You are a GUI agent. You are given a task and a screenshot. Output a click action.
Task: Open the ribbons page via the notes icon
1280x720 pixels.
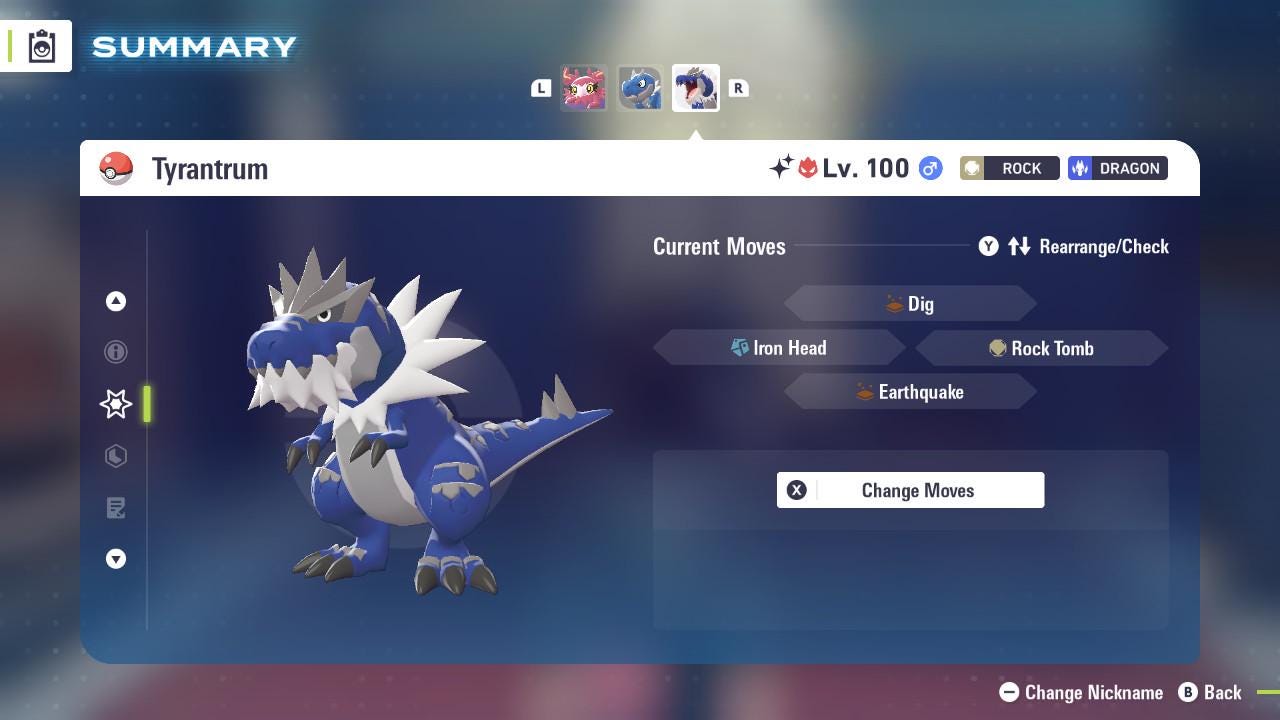pyautogui.click(x=116, y=508)
